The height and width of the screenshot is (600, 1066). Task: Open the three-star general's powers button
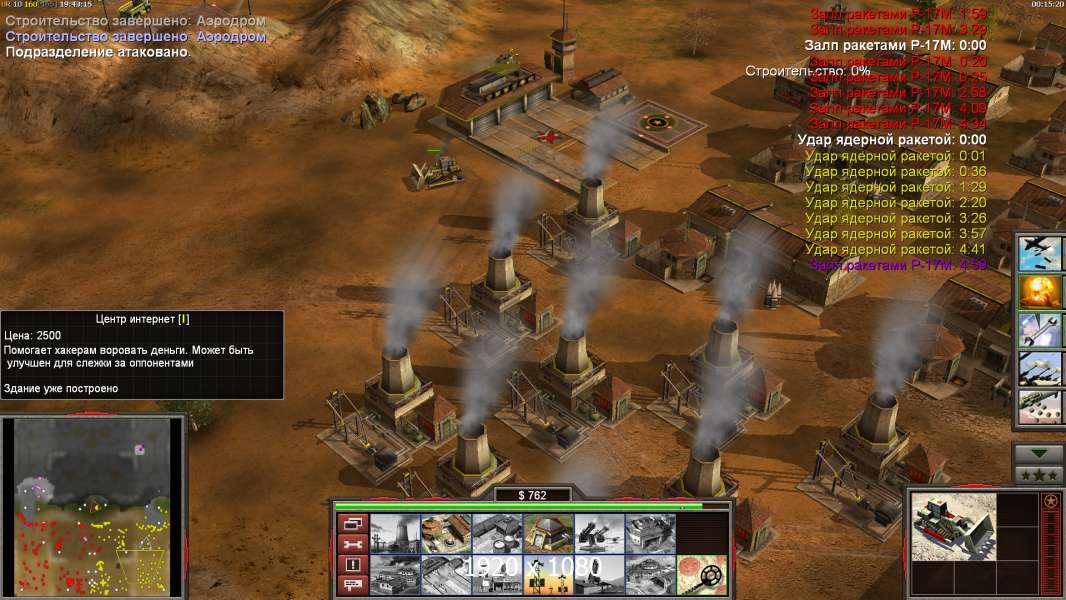(1038, 475)
